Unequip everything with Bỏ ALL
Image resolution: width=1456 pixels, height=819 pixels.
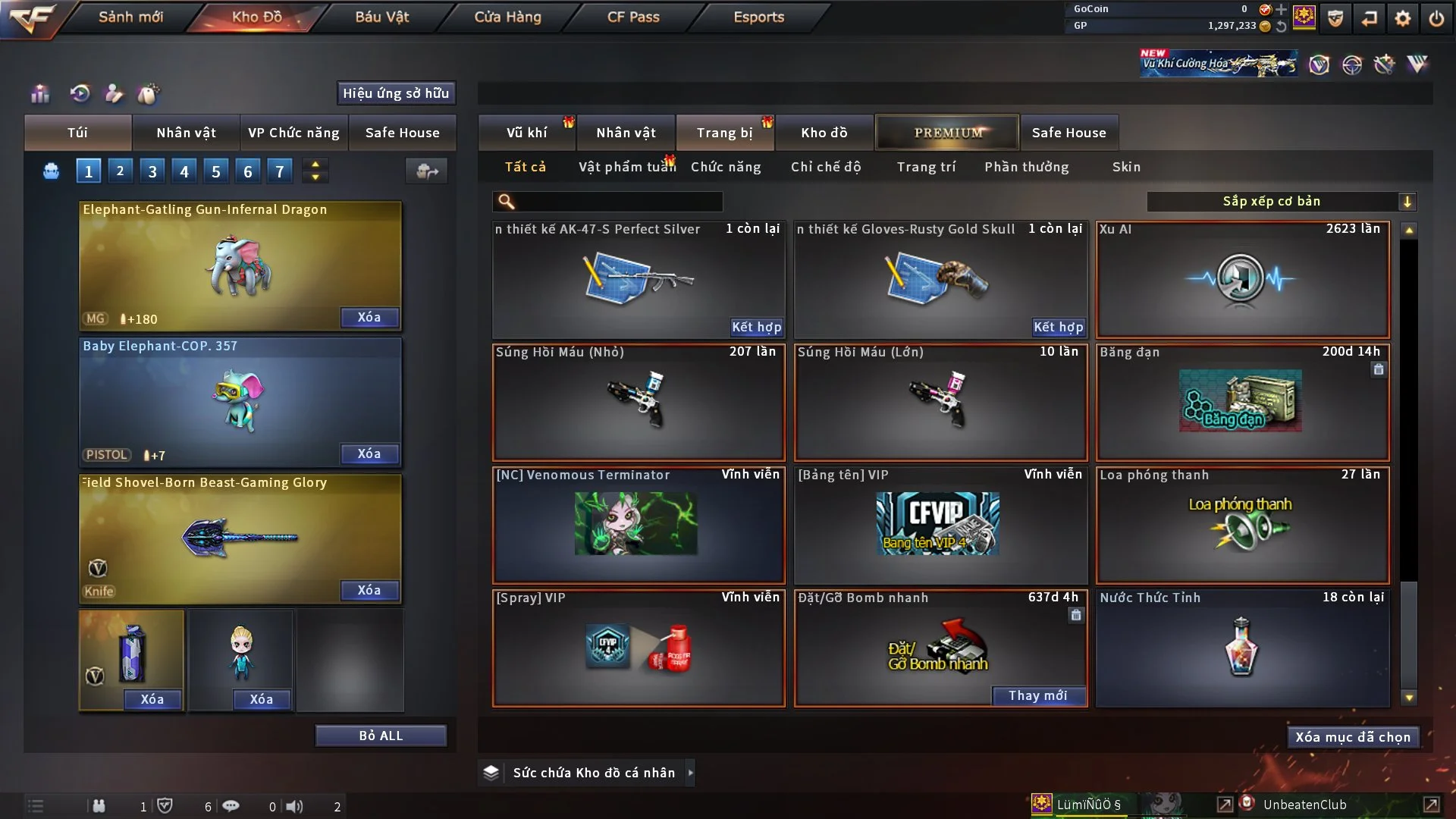click(x=381, y=736)
